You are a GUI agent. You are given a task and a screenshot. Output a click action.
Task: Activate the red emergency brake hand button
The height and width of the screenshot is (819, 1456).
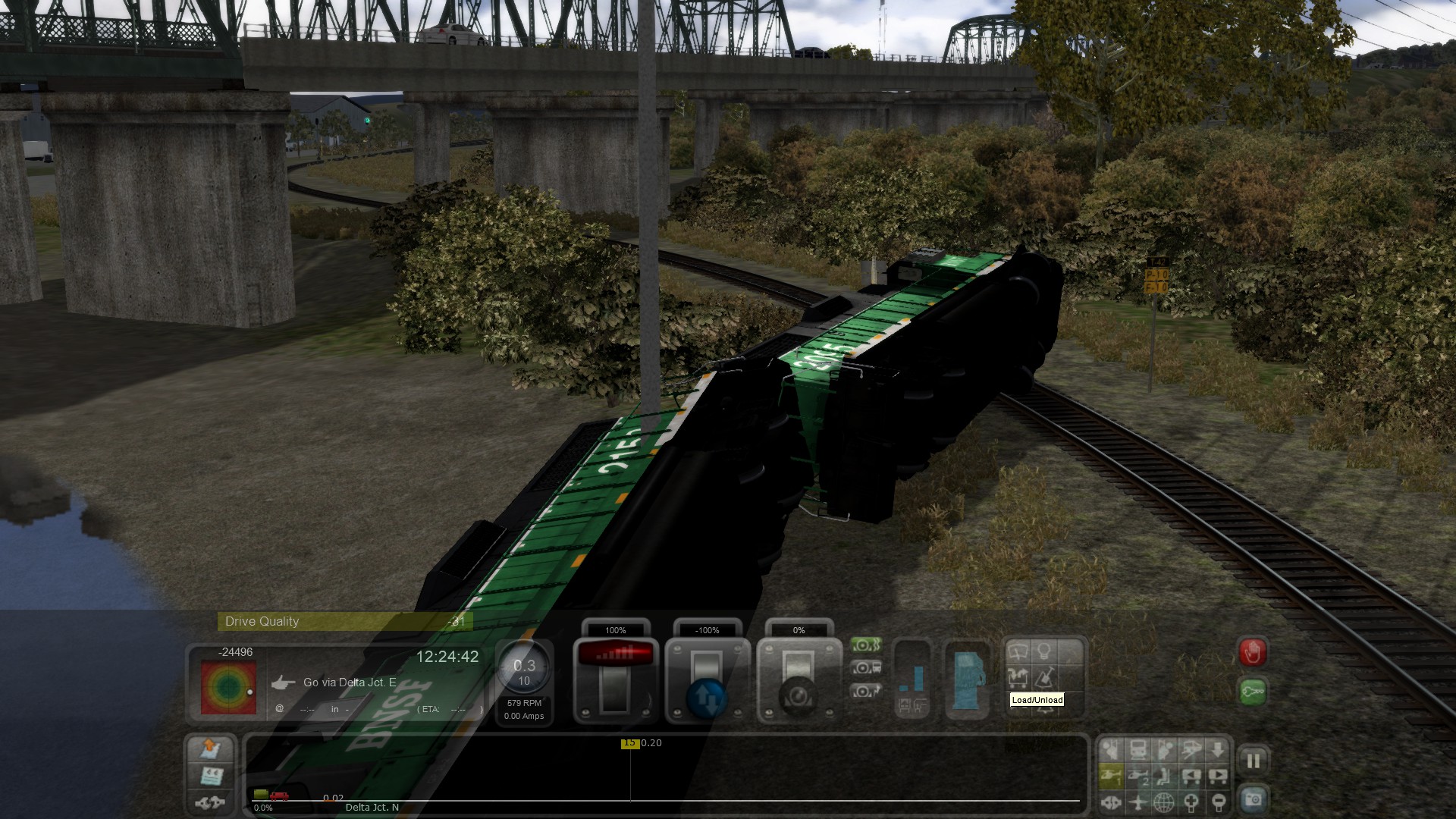tap(1252, 652)
